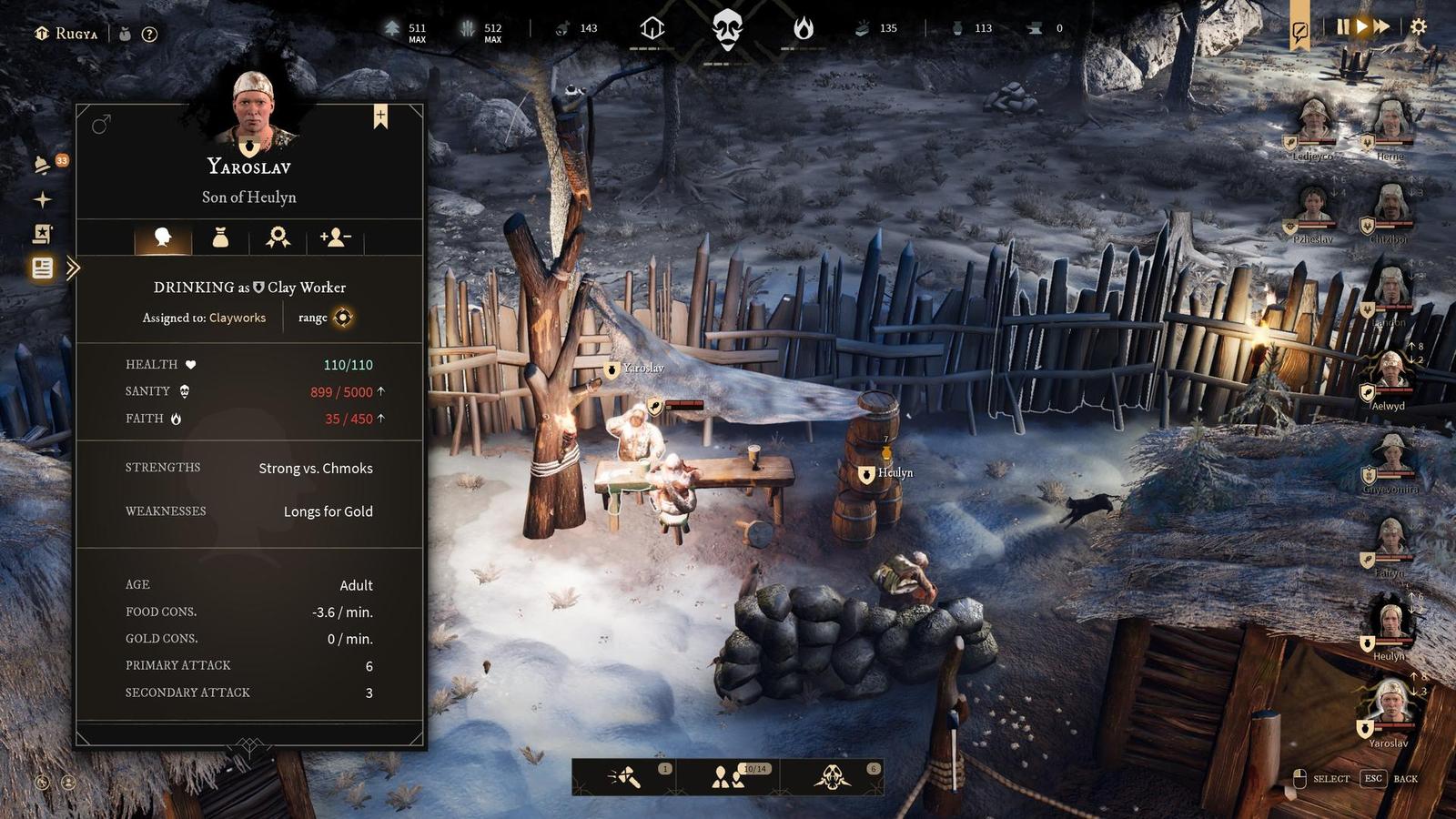Screen dimensions: 1456x819
Task: Toggle the work range target icon
Action: click(342, 318)
